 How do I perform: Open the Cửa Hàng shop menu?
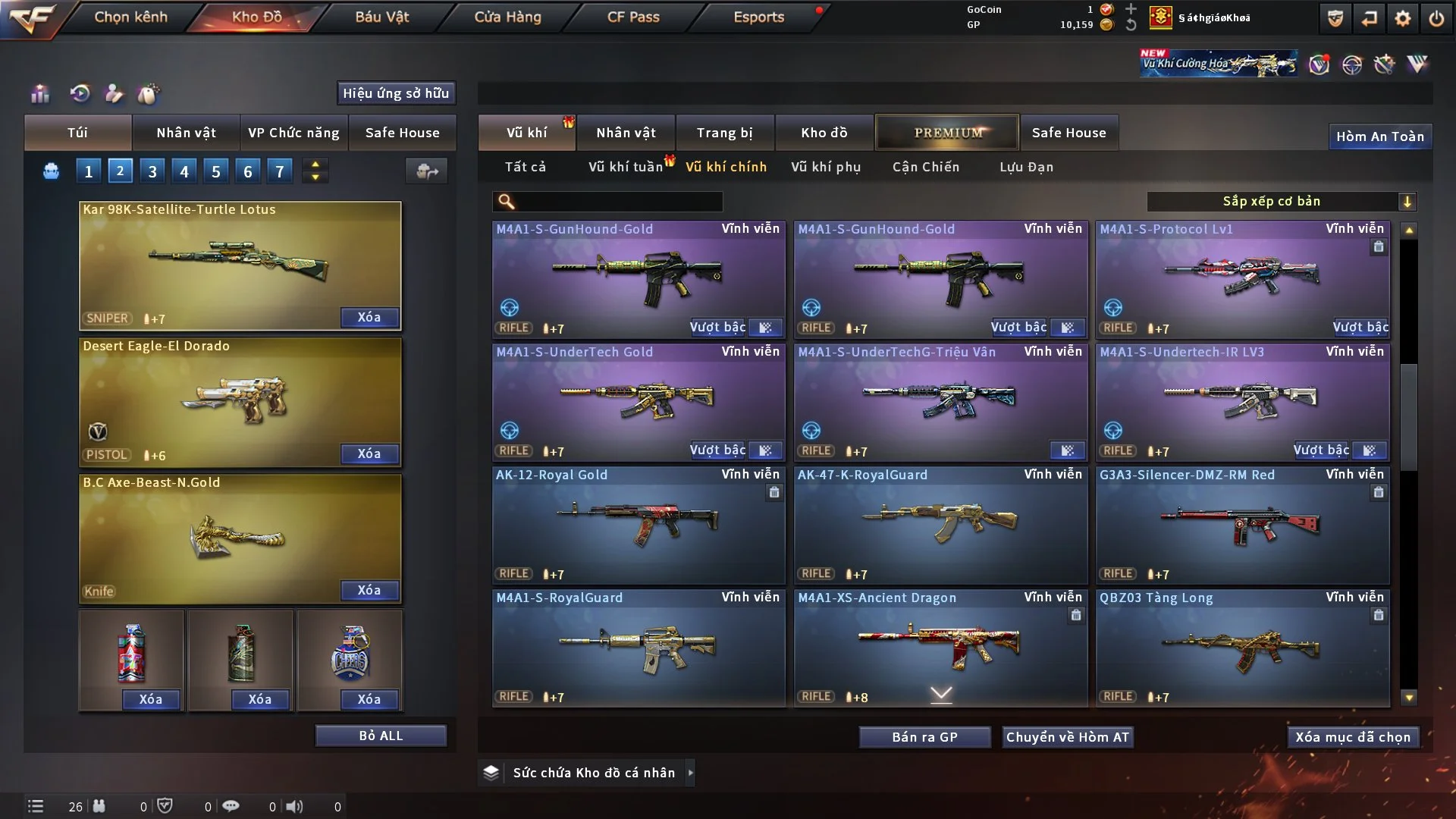click(507, 17)
